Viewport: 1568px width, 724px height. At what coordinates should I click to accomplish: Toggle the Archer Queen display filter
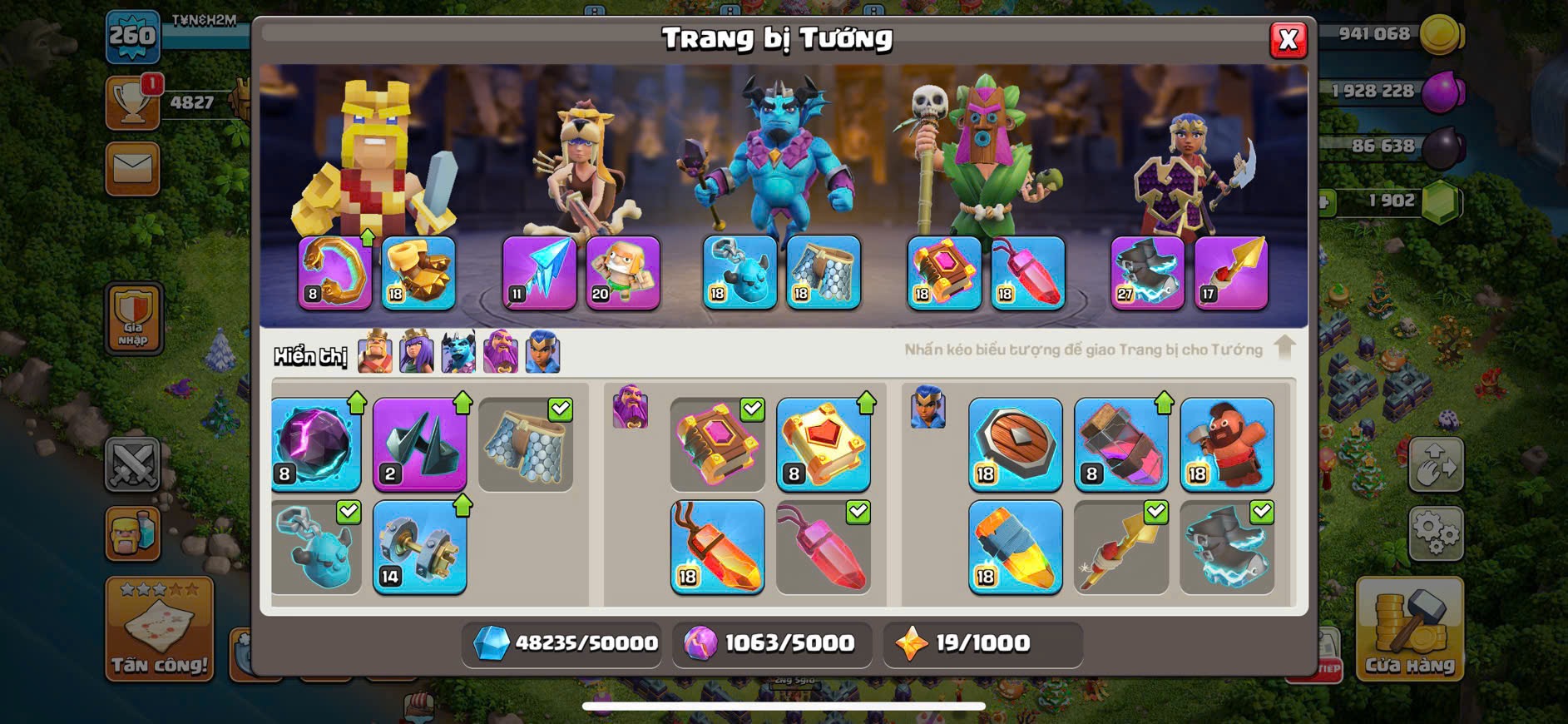coord(417,352)
